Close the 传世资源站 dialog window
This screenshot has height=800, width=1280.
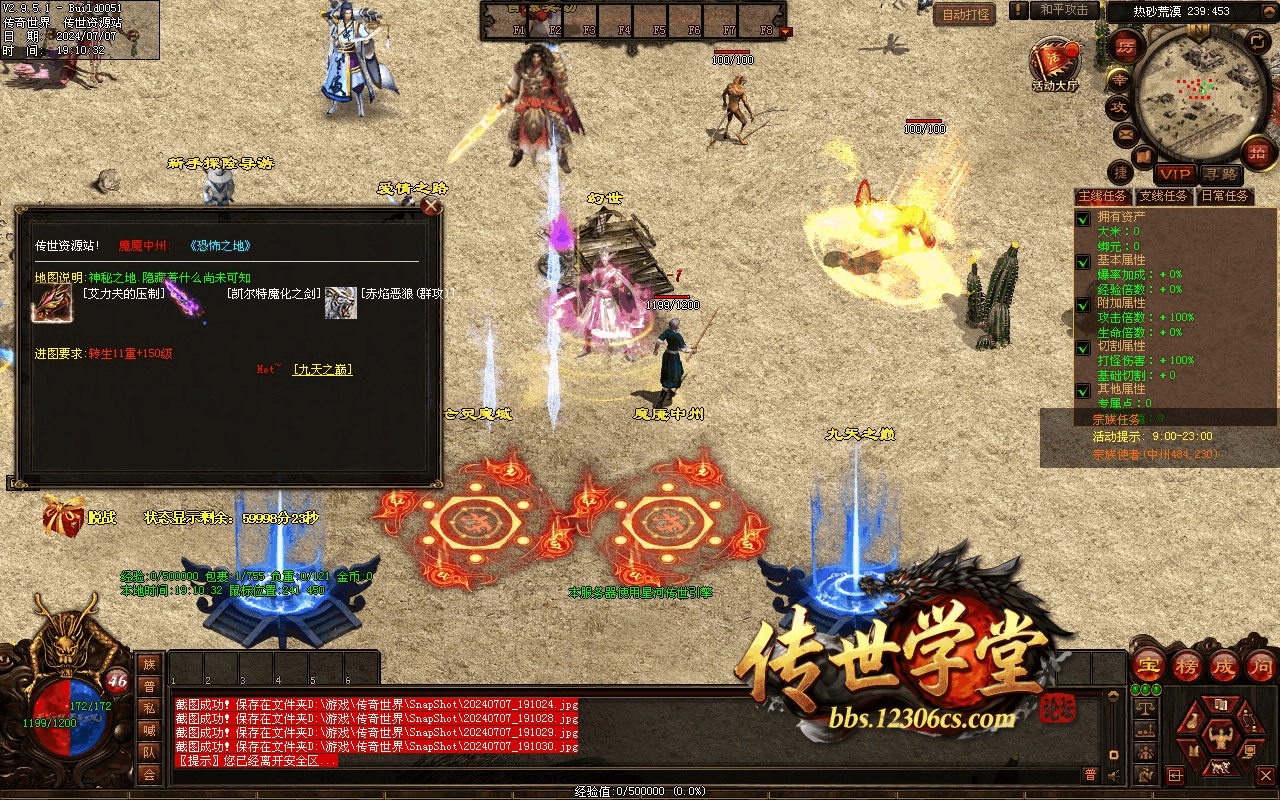(431, 206)
